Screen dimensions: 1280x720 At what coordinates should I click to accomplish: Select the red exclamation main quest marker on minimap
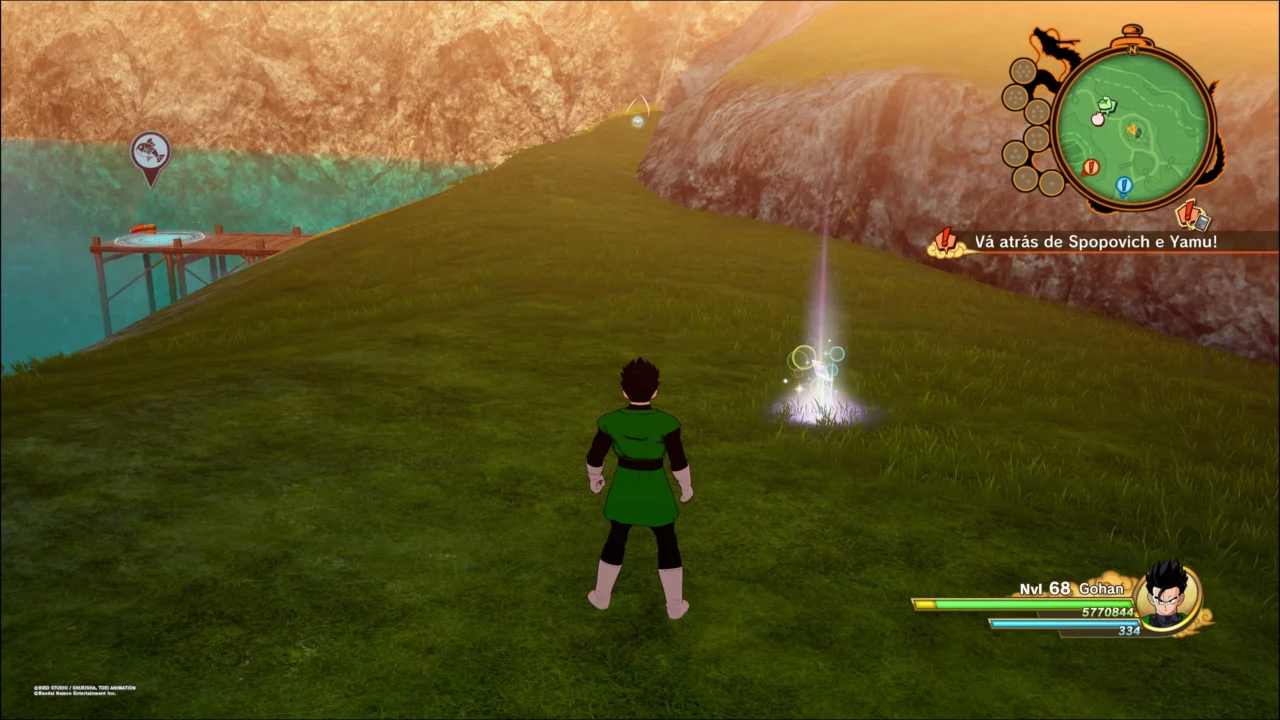(1090, 167)
